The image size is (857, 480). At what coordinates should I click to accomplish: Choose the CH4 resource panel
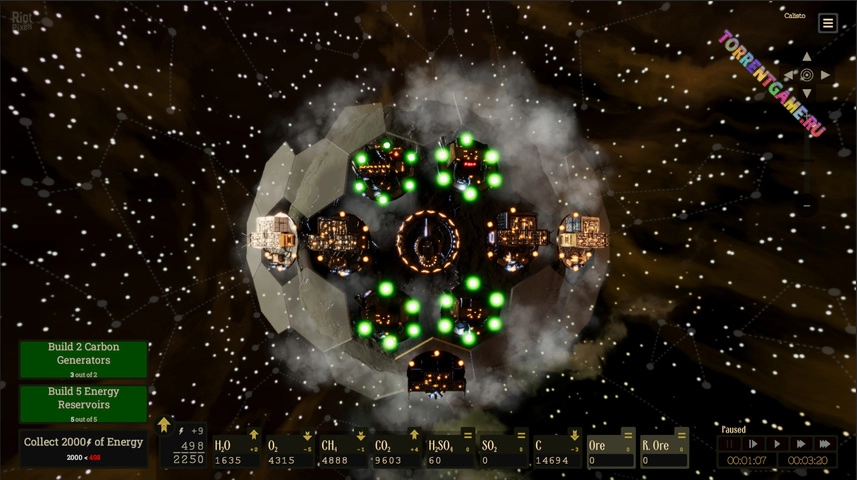344,451
